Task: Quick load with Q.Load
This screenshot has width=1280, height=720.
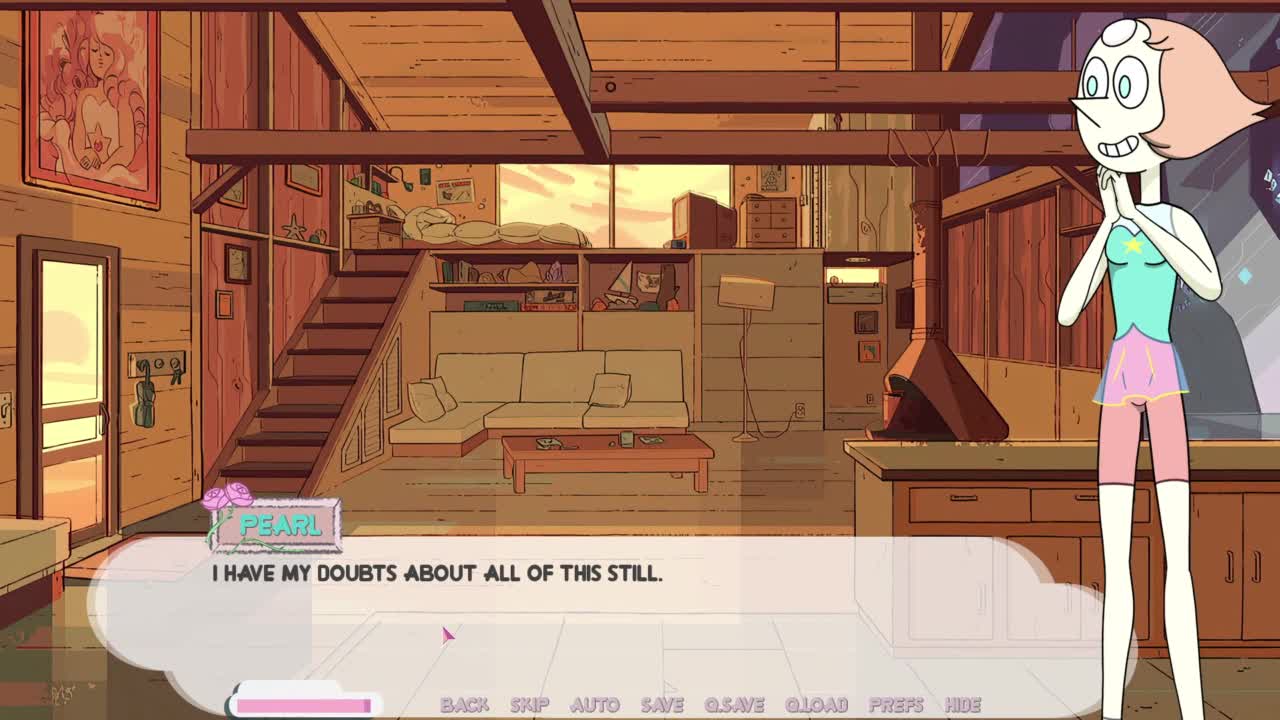Action: 816,705
